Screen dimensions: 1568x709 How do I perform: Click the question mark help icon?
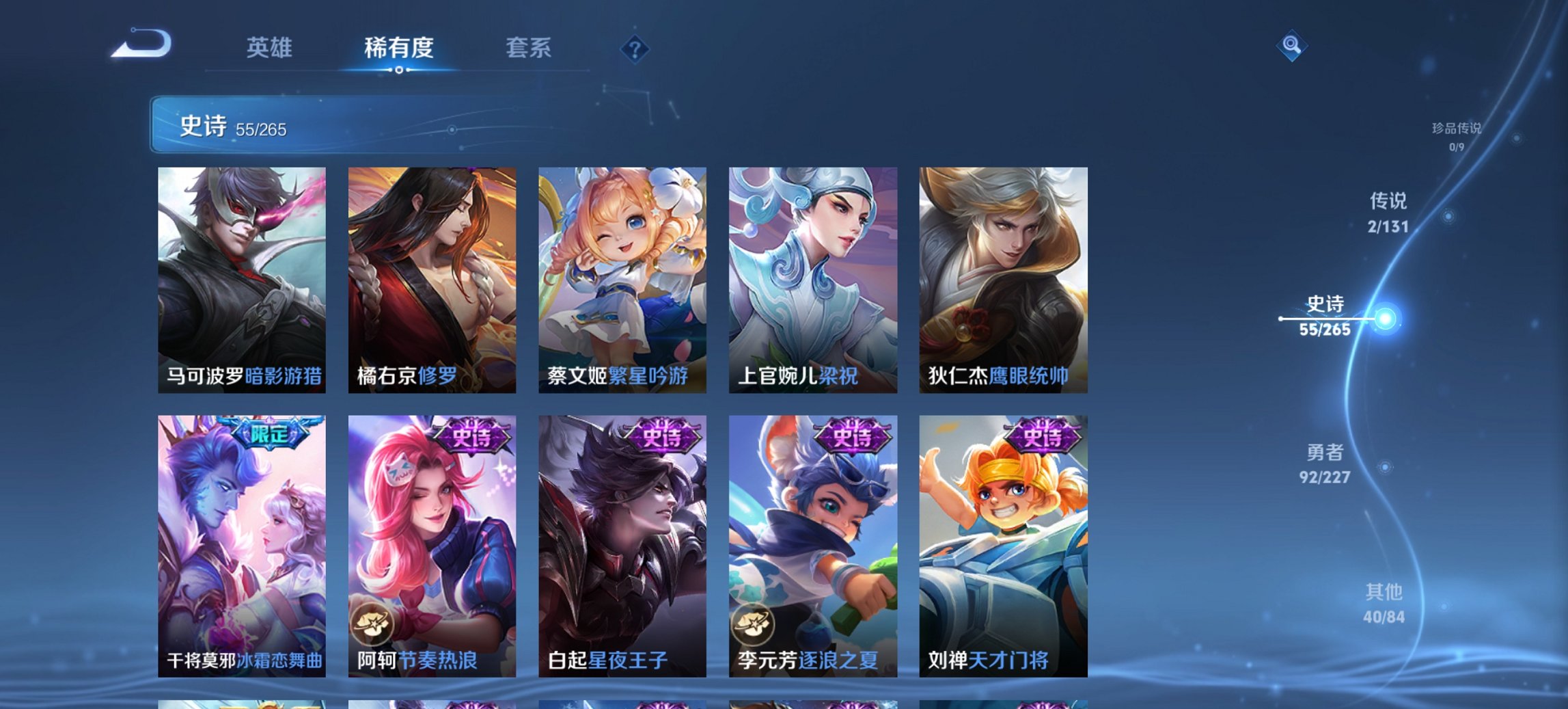tap(635, 49)
